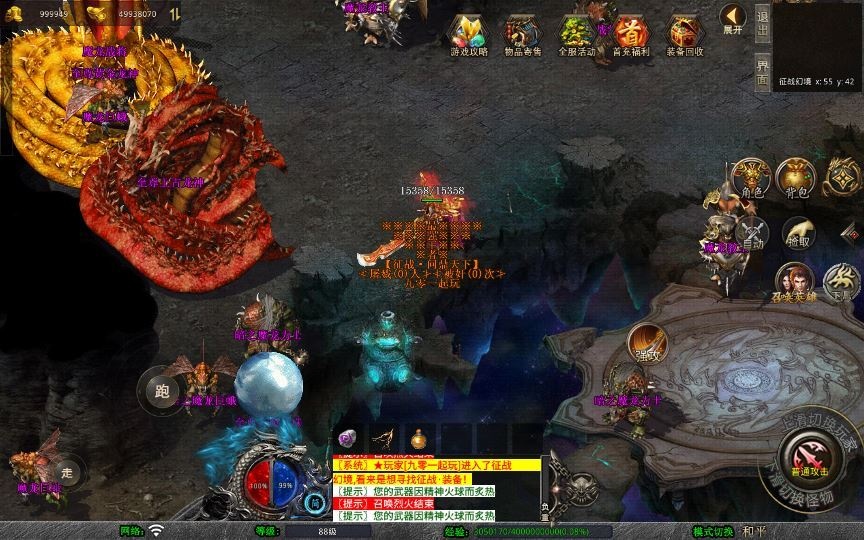The image size is (864, 540).
Task: Open 装备回收 equipment recycling
Action: point(684,36)
